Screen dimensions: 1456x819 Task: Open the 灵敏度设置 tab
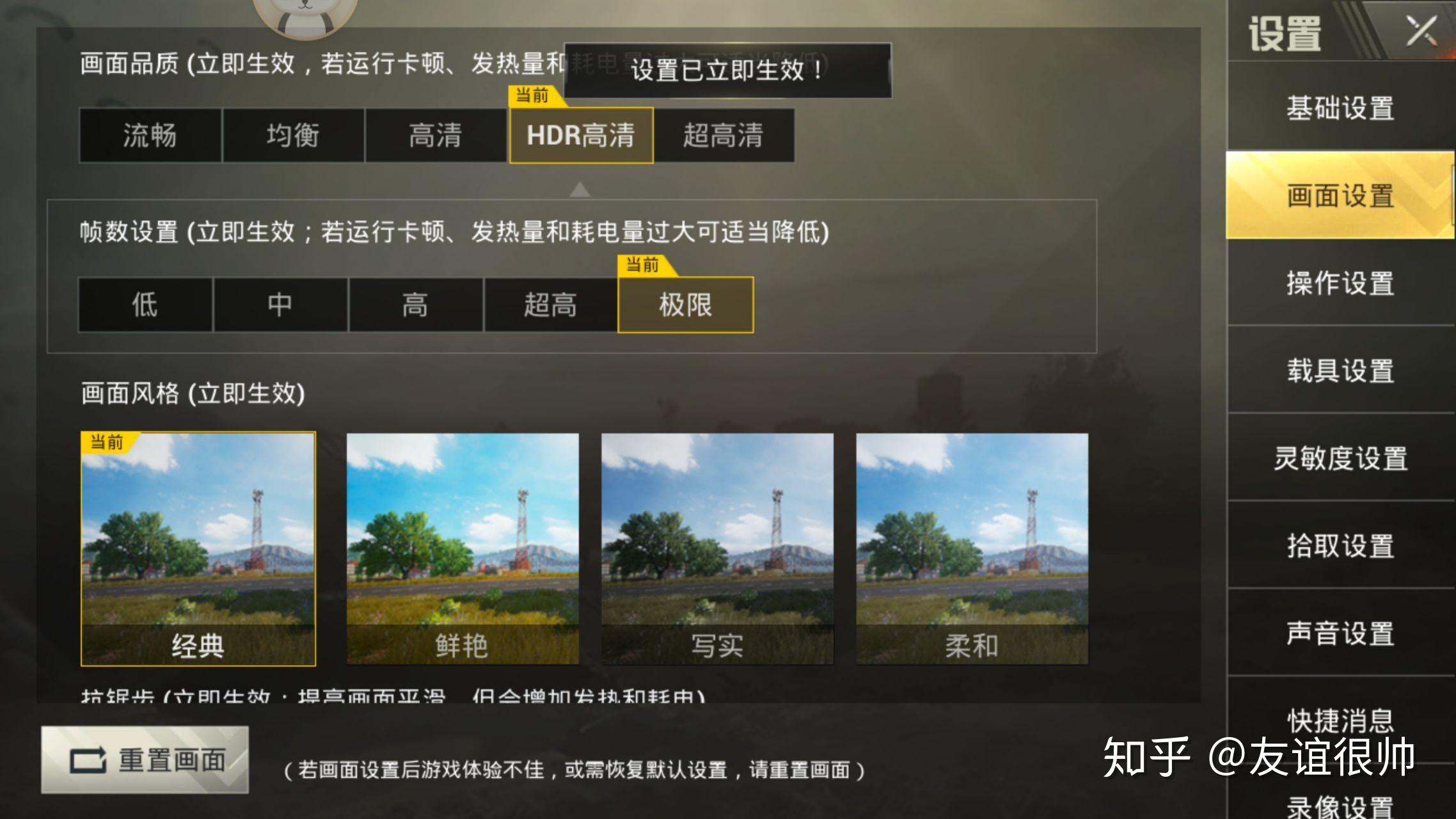[x=1341, y=459]
